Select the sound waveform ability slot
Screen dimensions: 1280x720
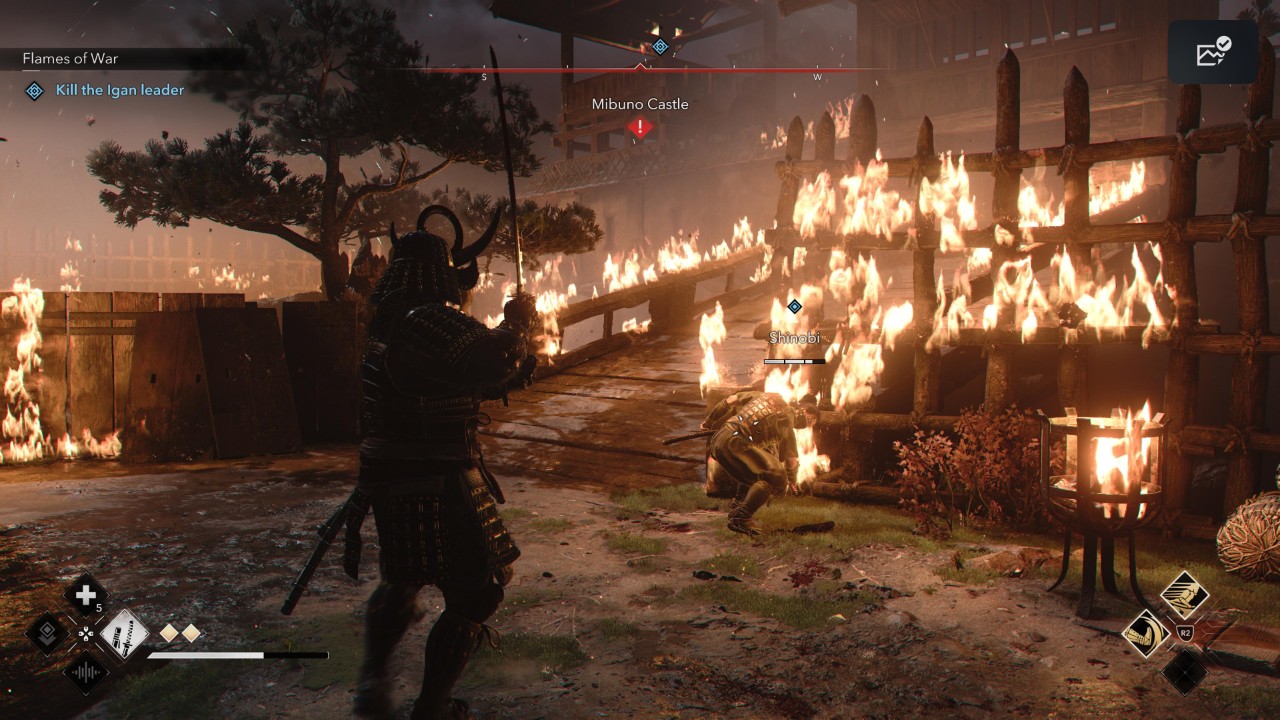click(86, 671)
